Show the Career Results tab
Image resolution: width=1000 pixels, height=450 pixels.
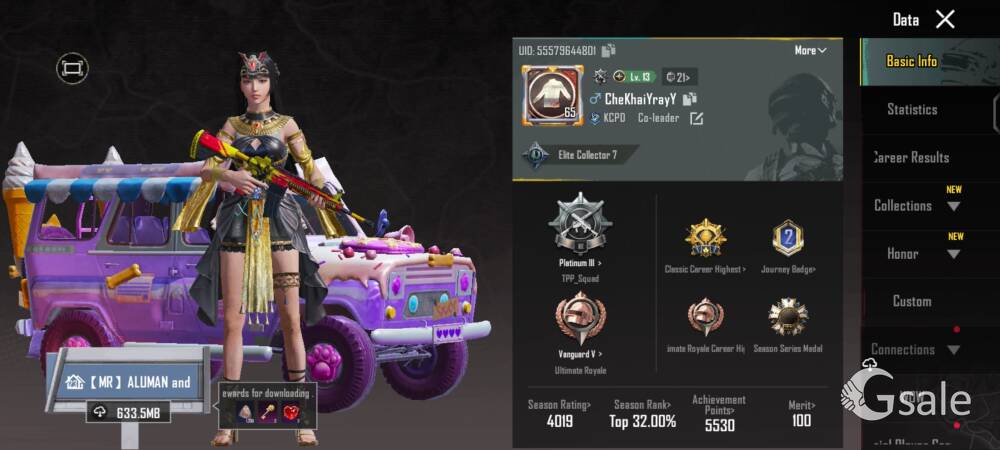click(x=912, y=157)
